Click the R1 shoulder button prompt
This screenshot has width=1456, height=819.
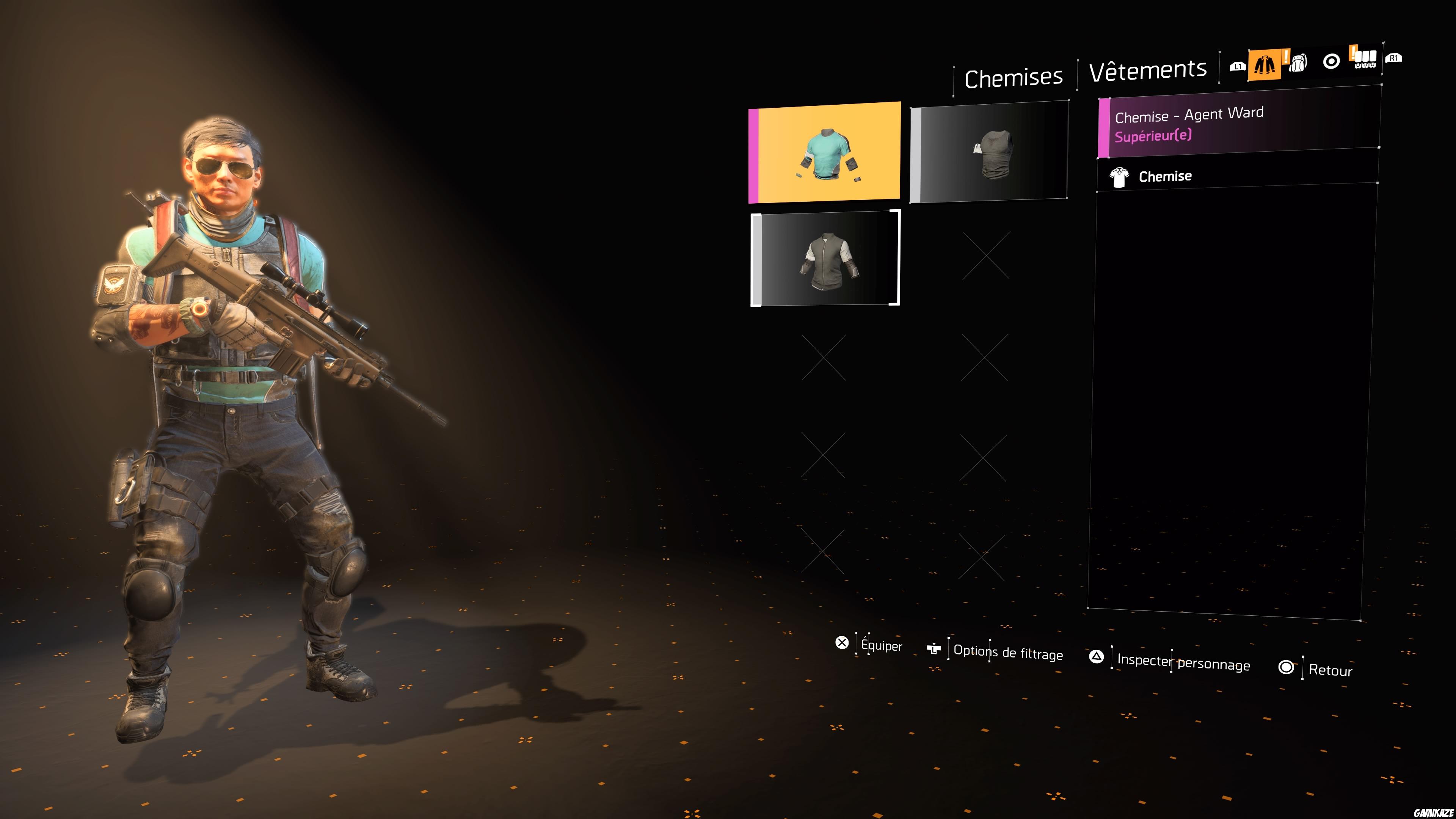[1394, 58]
